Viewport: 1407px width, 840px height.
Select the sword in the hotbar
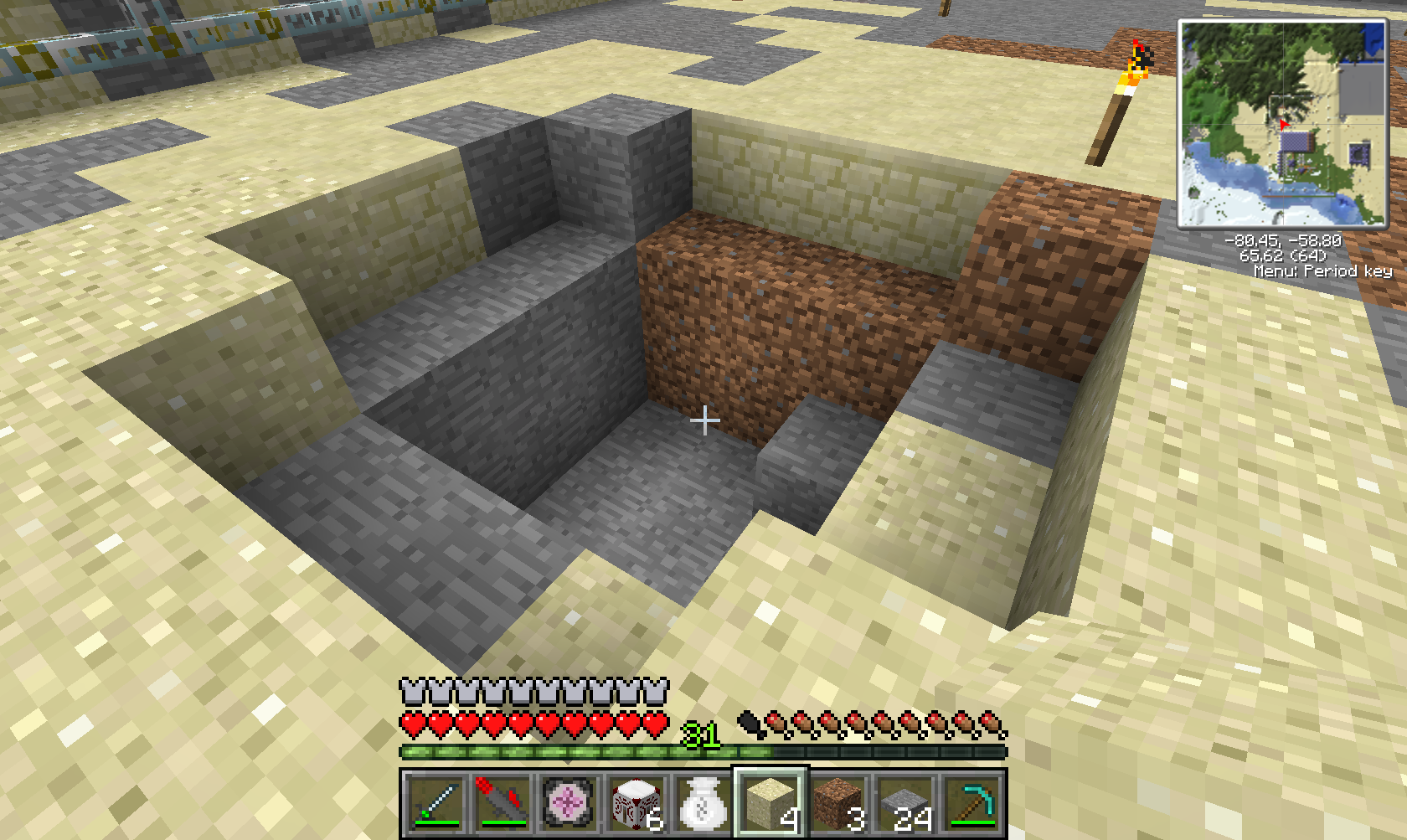click(435, 803)
